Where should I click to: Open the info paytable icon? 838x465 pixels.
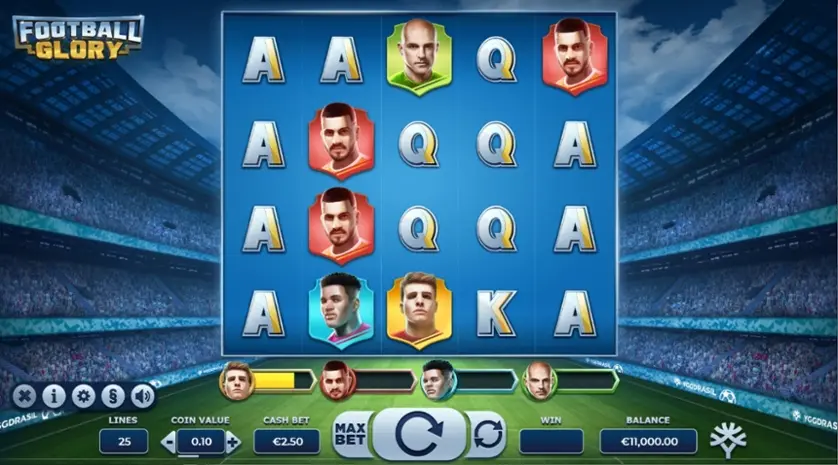tap(53, 396)
